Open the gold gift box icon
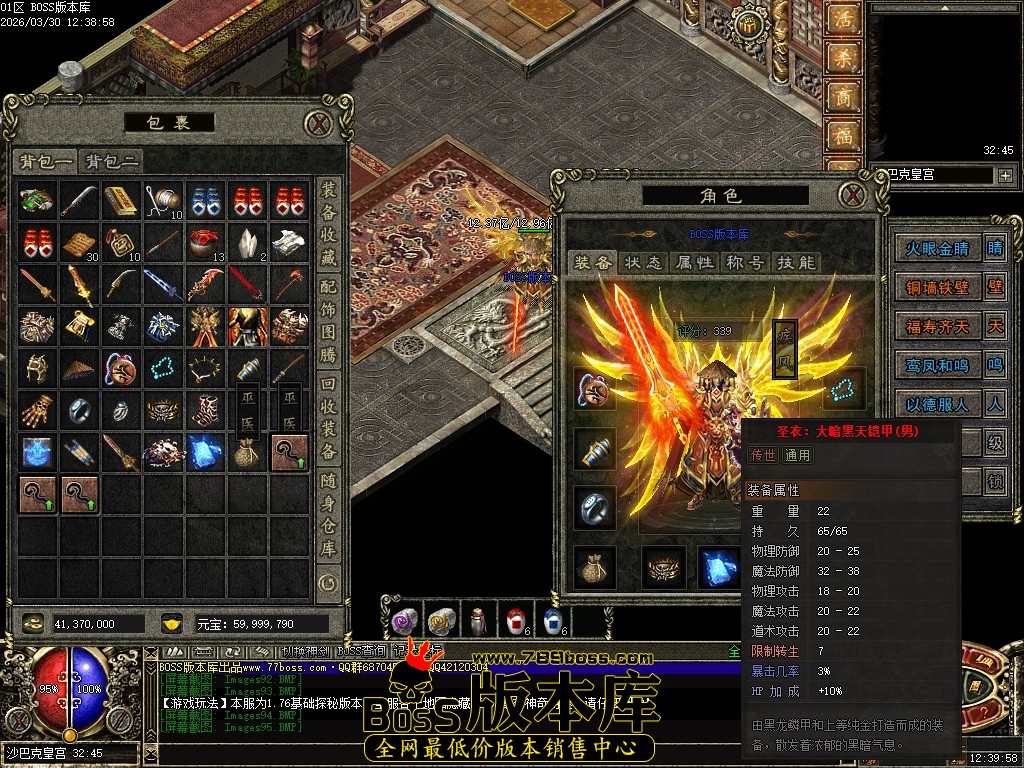This screenshot has height=768, width=1024. pos(746,23)
